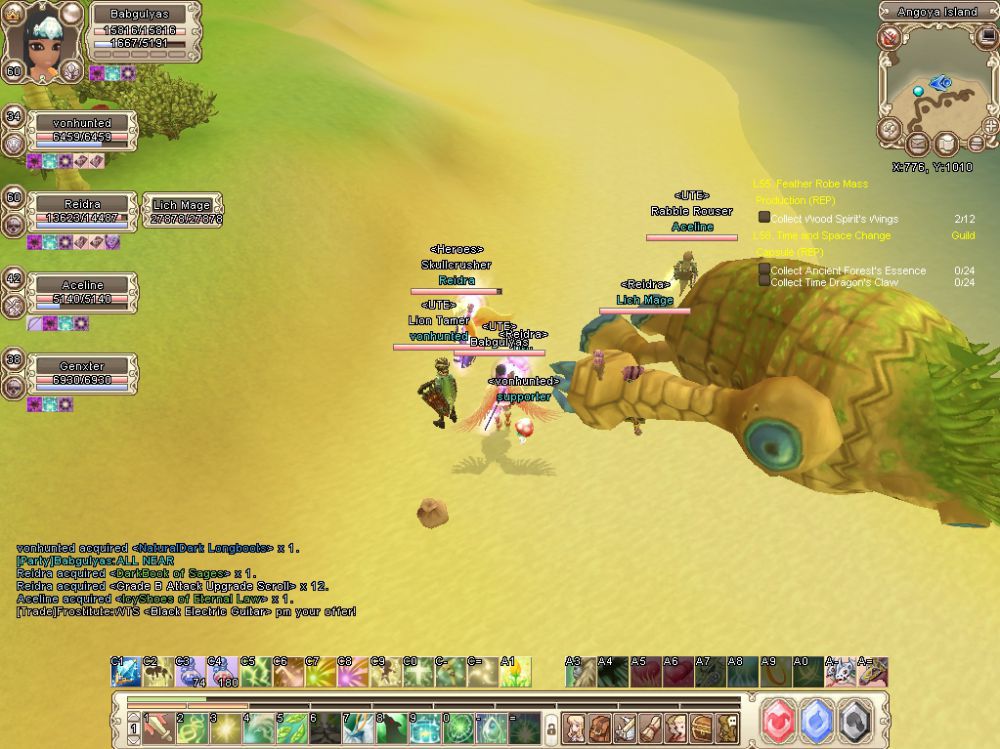The width and height of the screenshot is (1000, 749).
Task: Select the Collect Time Dragon's Claw objective
Action: 834,282
